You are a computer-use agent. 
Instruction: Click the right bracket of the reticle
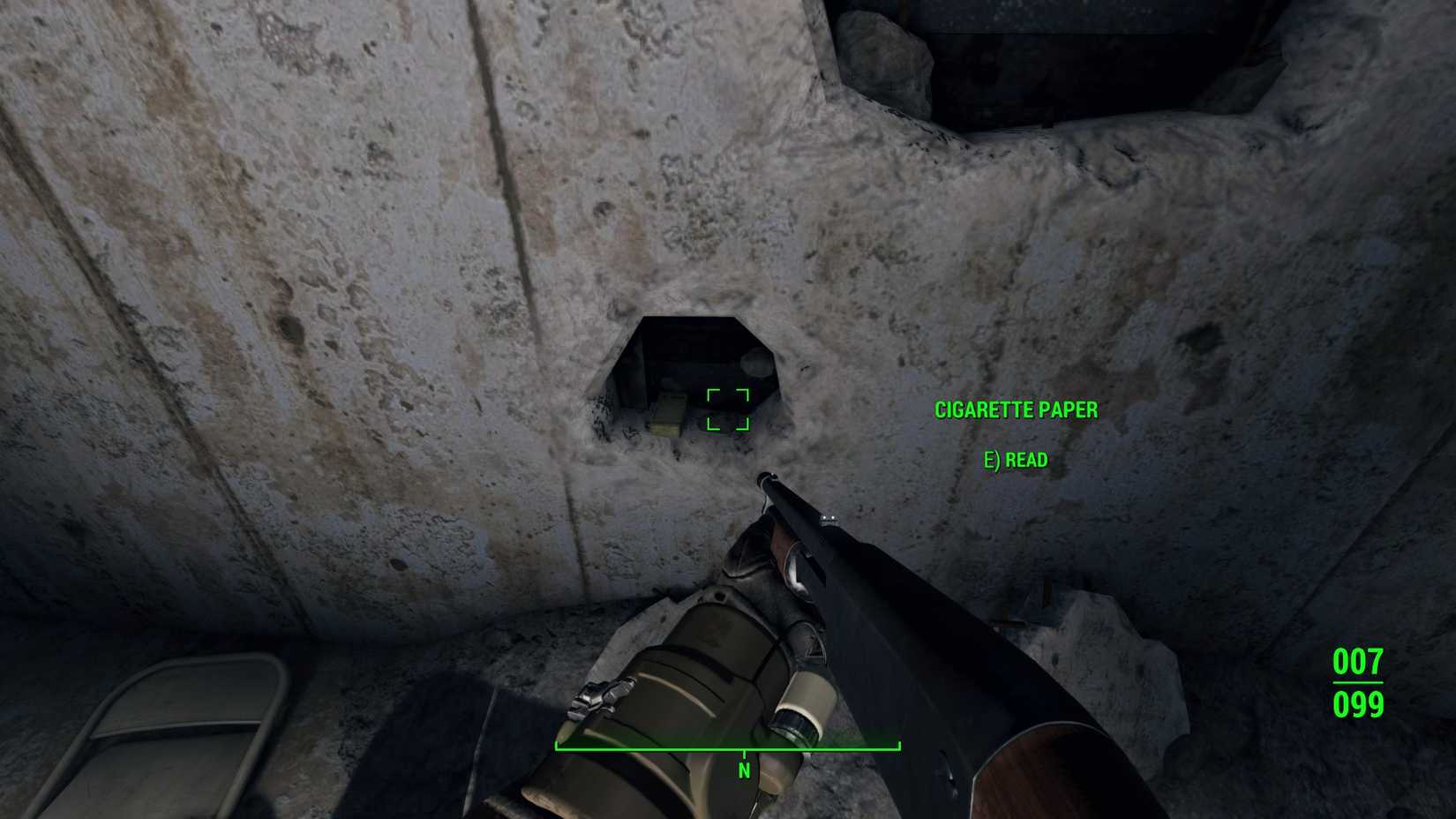pos(742,409)
